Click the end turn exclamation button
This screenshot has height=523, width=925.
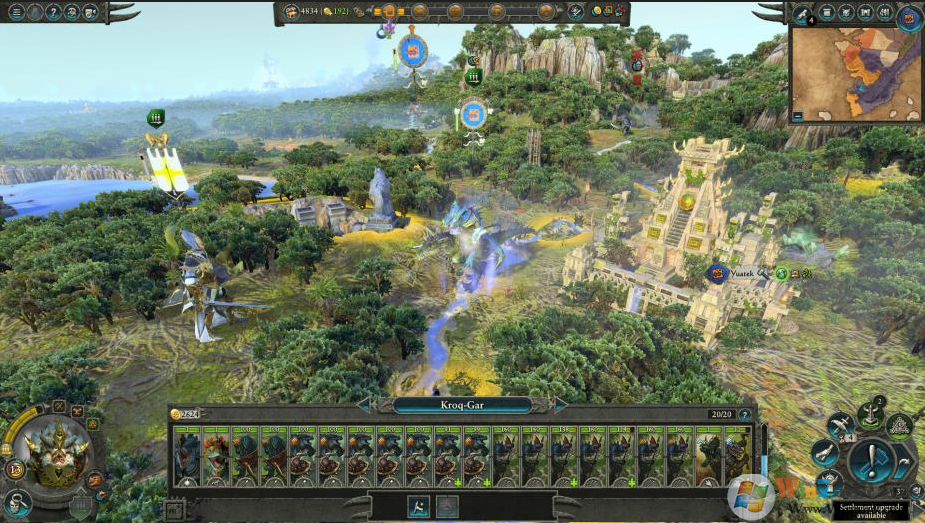[871, 462]
